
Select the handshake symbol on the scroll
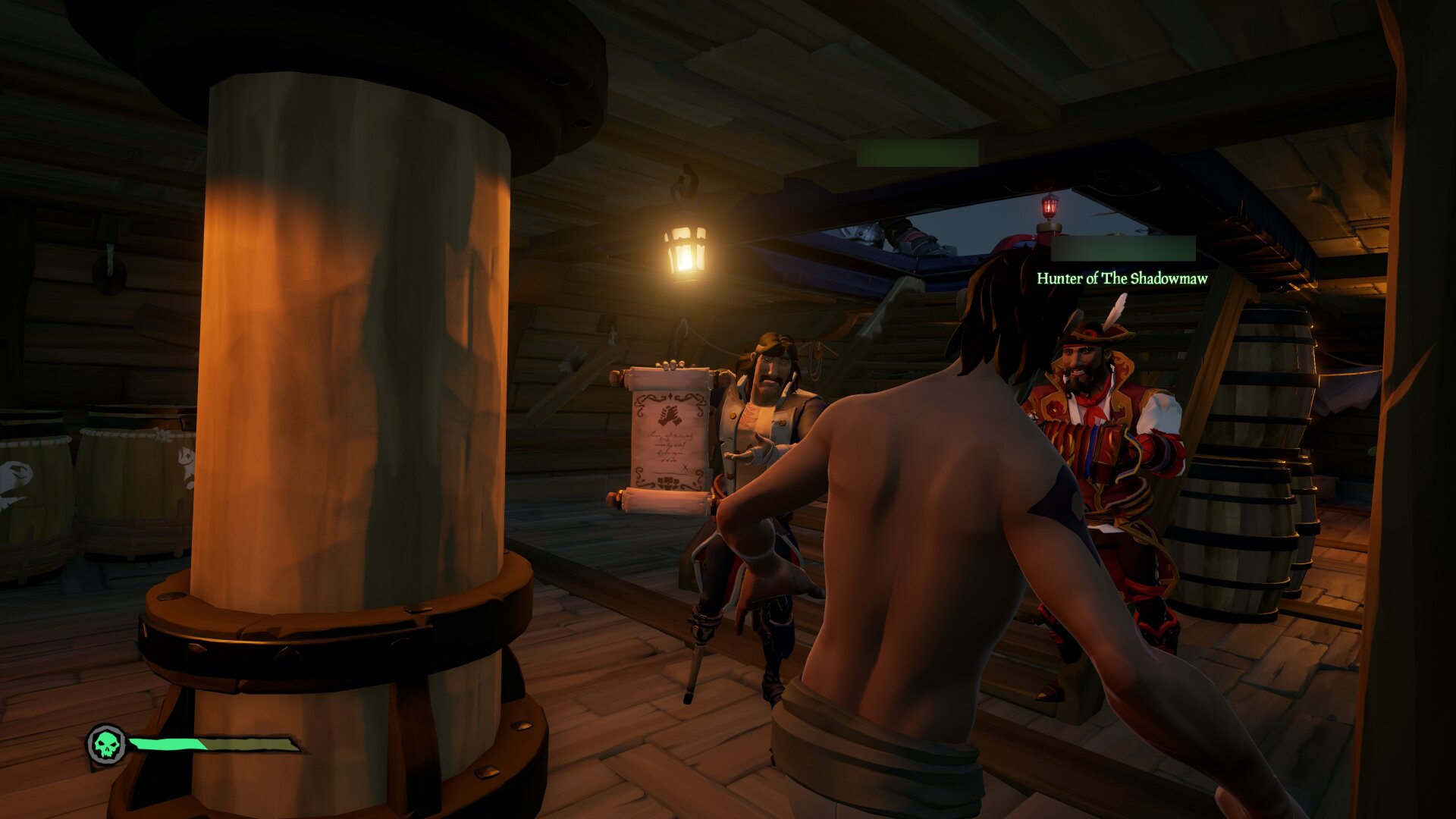(x=669, y=416)
